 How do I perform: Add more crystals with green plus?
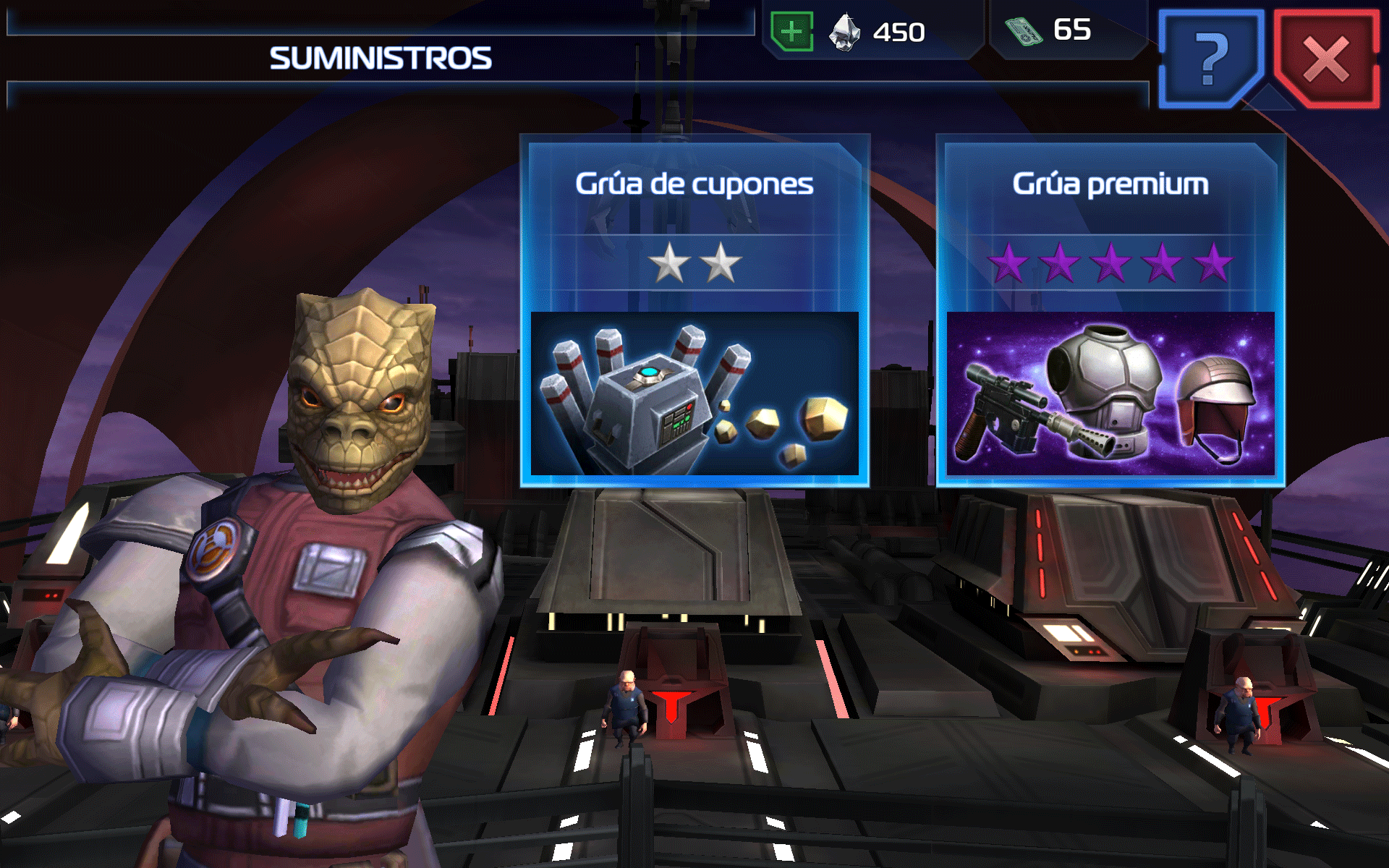[x=792, y=32]
